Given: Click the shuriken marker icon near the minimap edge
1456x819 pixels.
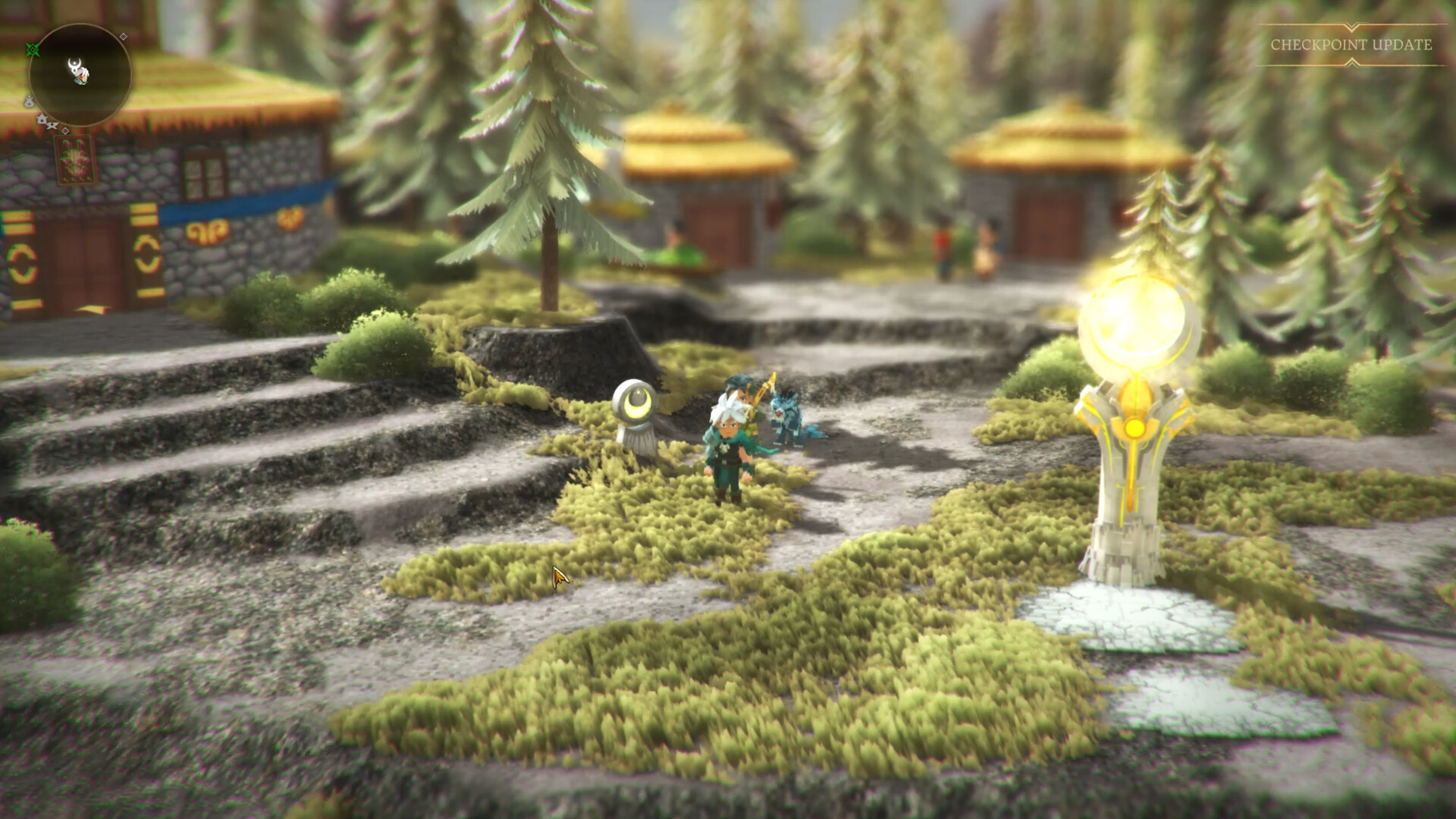Looking at the screenshot, I should 52,125.
